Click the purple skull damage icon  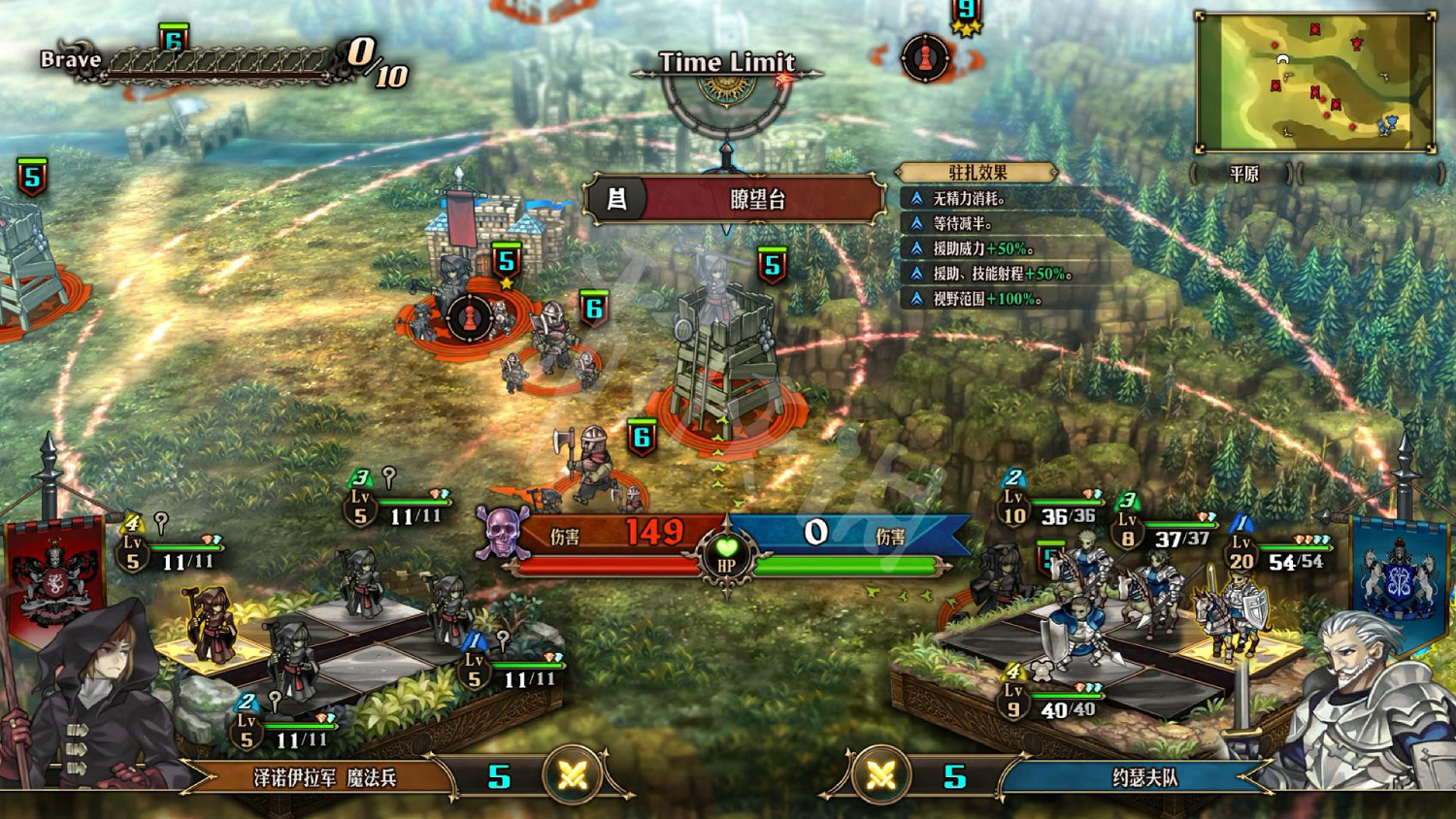click(x=502, y=533)
